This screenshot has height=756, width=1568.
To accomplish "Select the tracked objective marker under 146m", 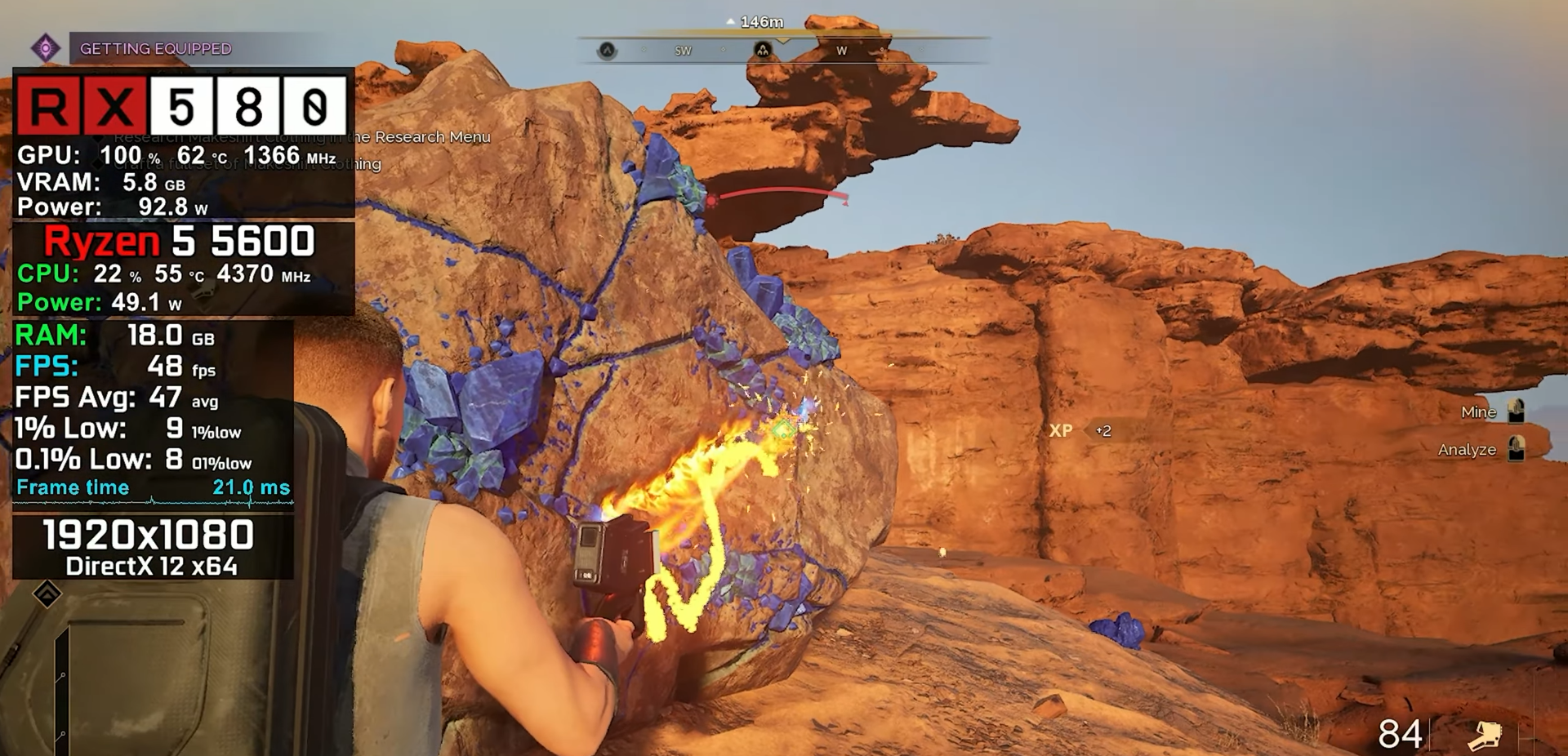I will (762, 51).
